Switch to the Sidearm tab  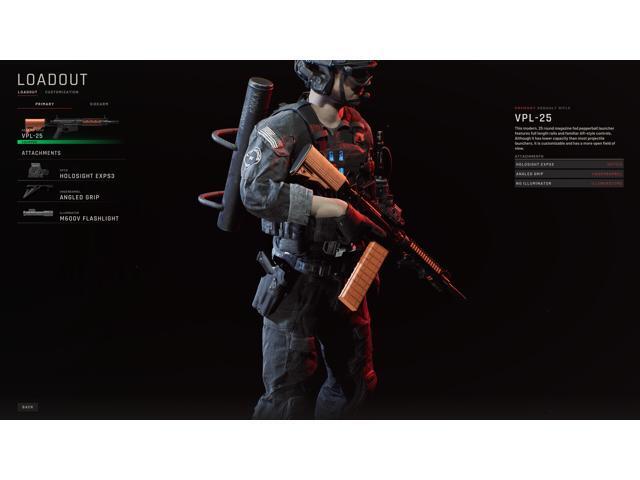(99, 104)
